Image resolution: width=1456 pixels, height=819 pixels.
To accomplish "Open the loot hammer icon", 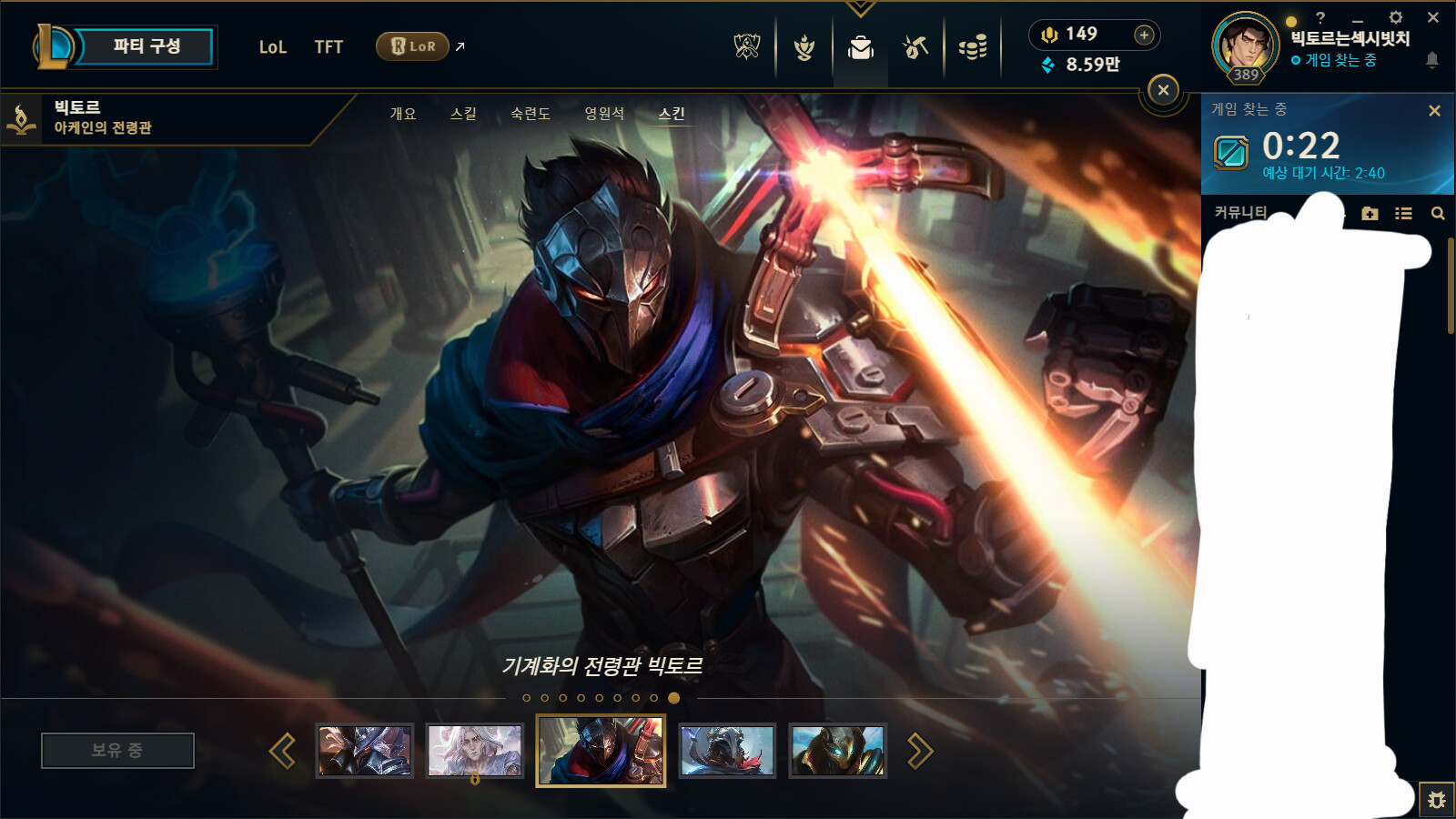I will 915,46.
